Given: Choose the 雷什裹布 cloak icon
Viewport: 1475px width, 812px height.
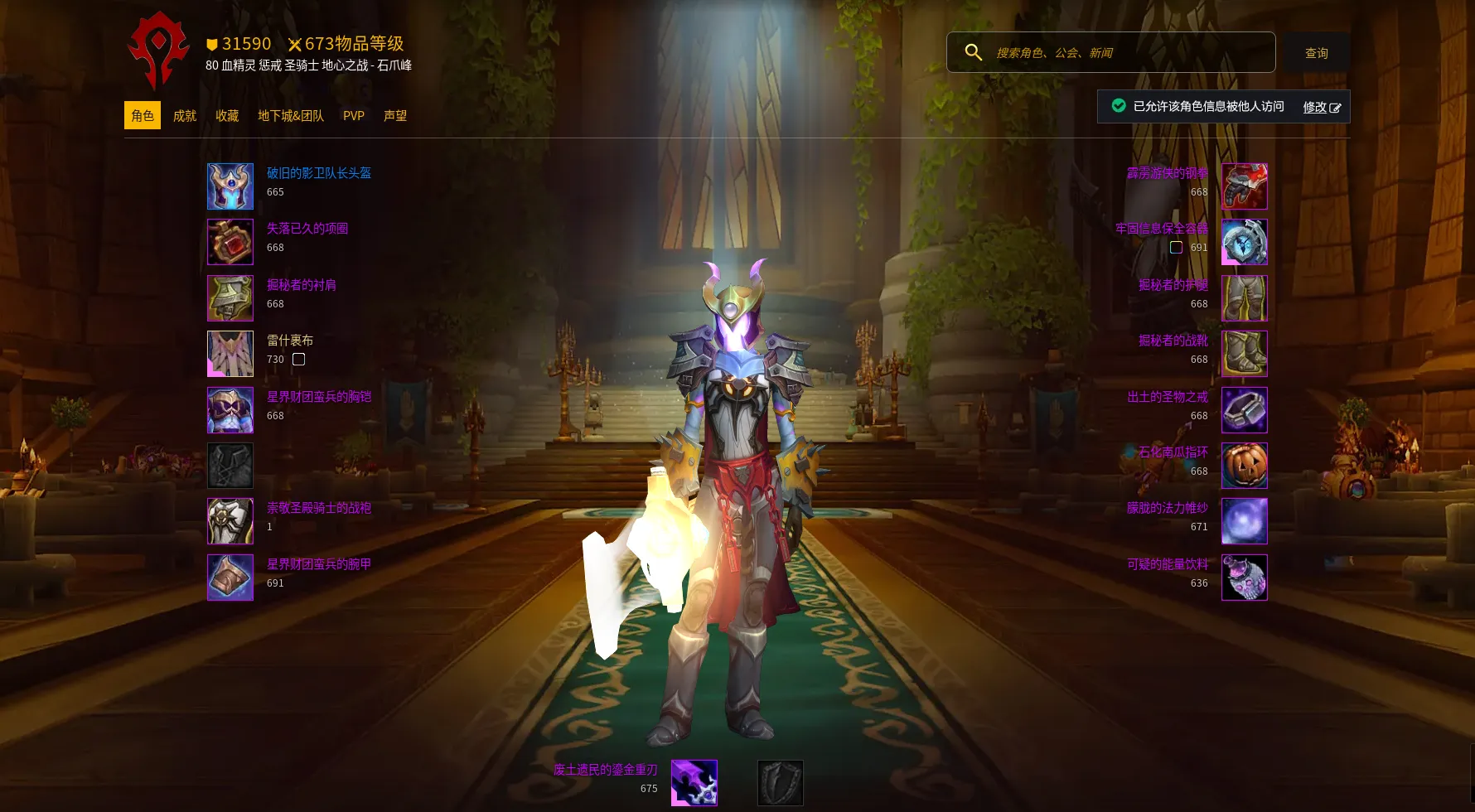Looking at the screenshot, I should [x=230, y=354].
